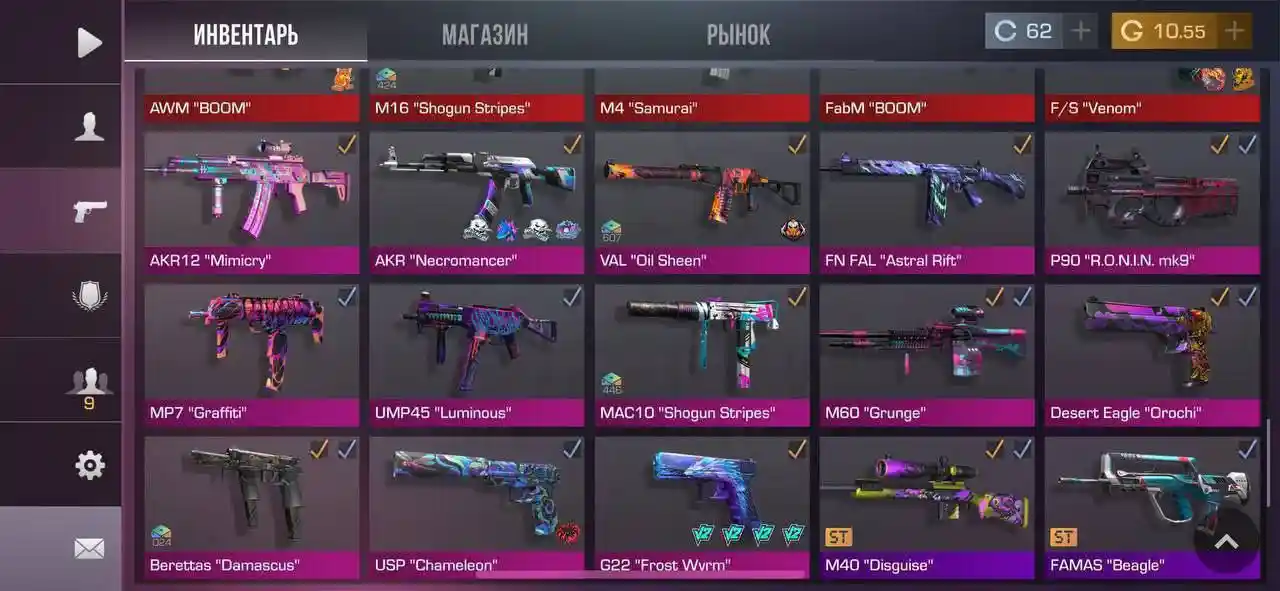Click the scroll-to-top arrow button
The image size is (1280, 591).
pos(1226,541)
